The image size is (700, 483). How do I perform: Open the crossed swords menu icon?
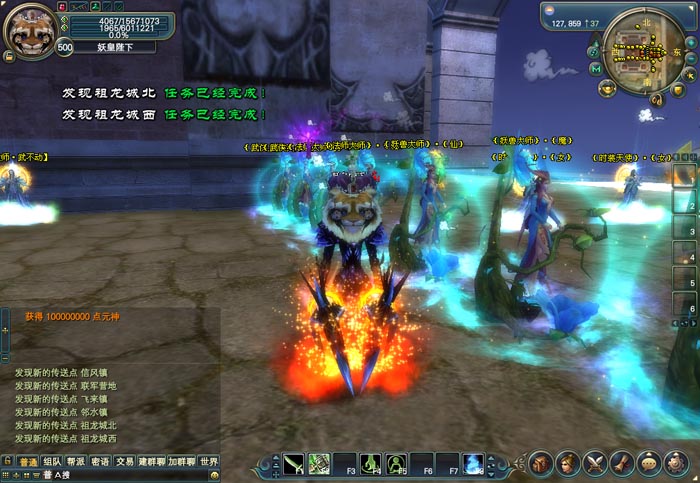click(596, 463)
